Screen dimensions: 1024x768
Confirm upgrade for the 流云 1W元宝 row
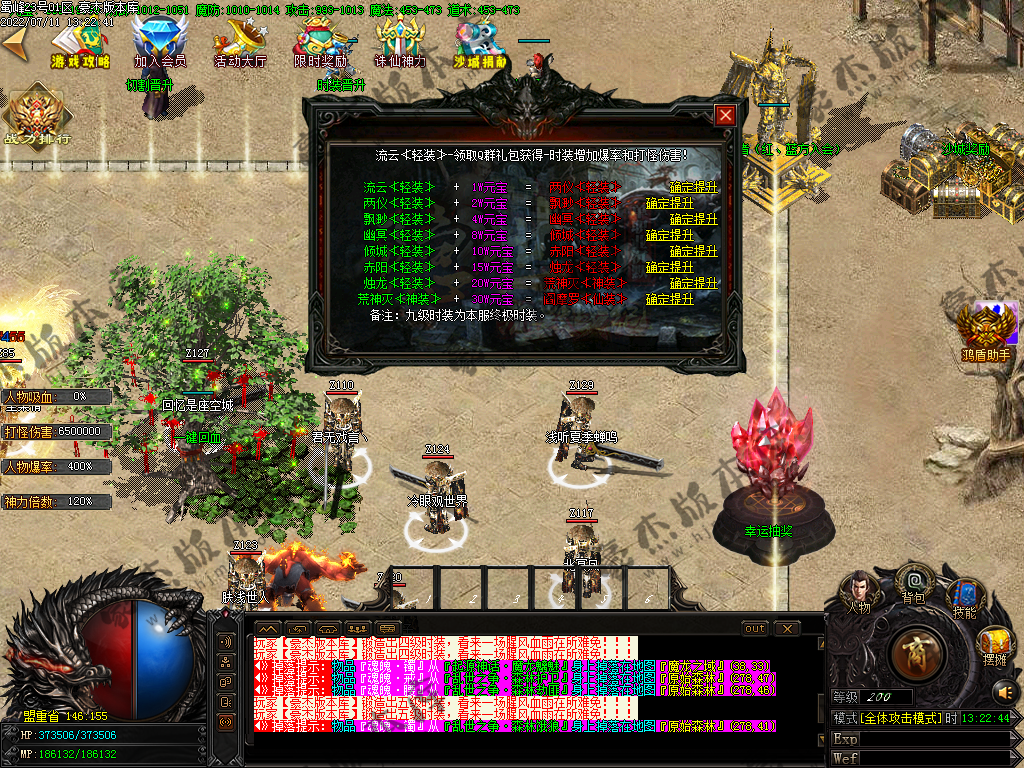coord(694,187)
